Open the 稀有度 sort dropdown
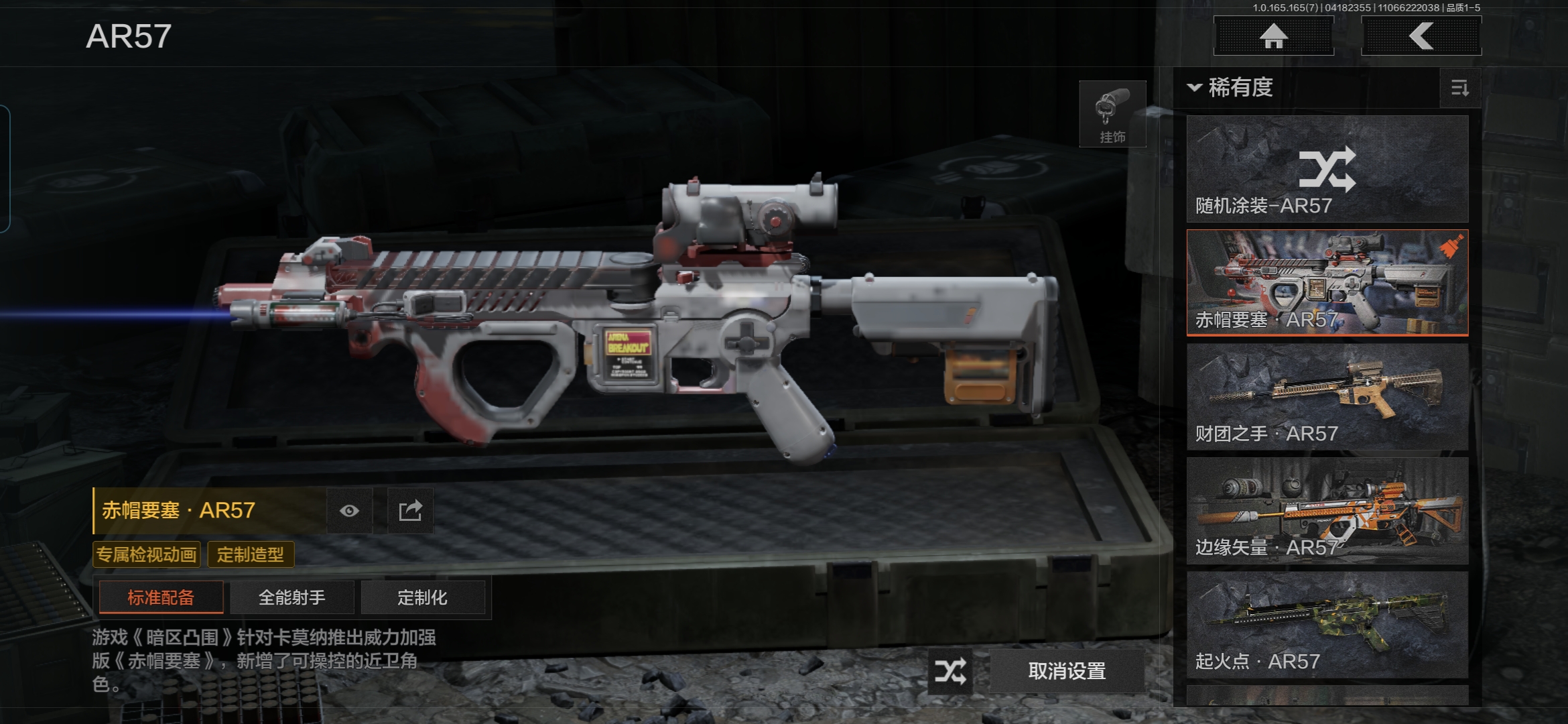The height and width of the screenshot is (724, 1568). click(1232, 87)
